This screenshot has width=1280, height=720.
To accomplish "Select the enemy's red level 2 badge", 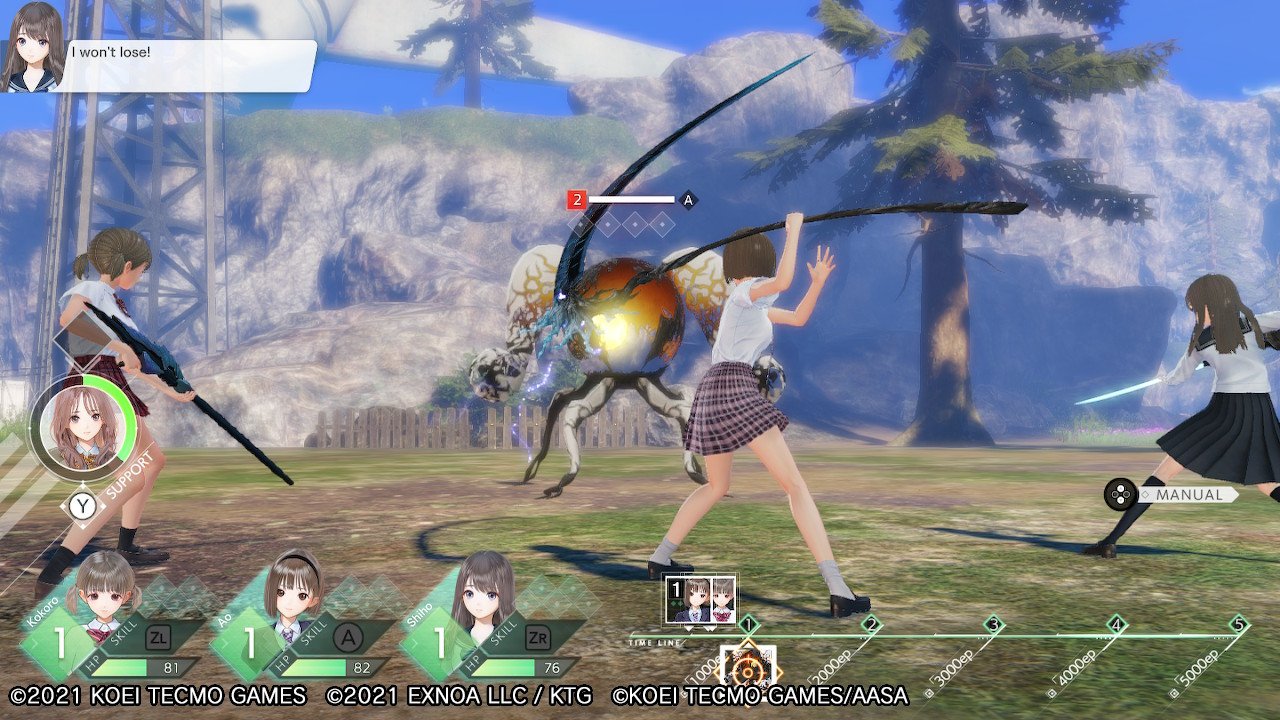I will tap(576, 200).
